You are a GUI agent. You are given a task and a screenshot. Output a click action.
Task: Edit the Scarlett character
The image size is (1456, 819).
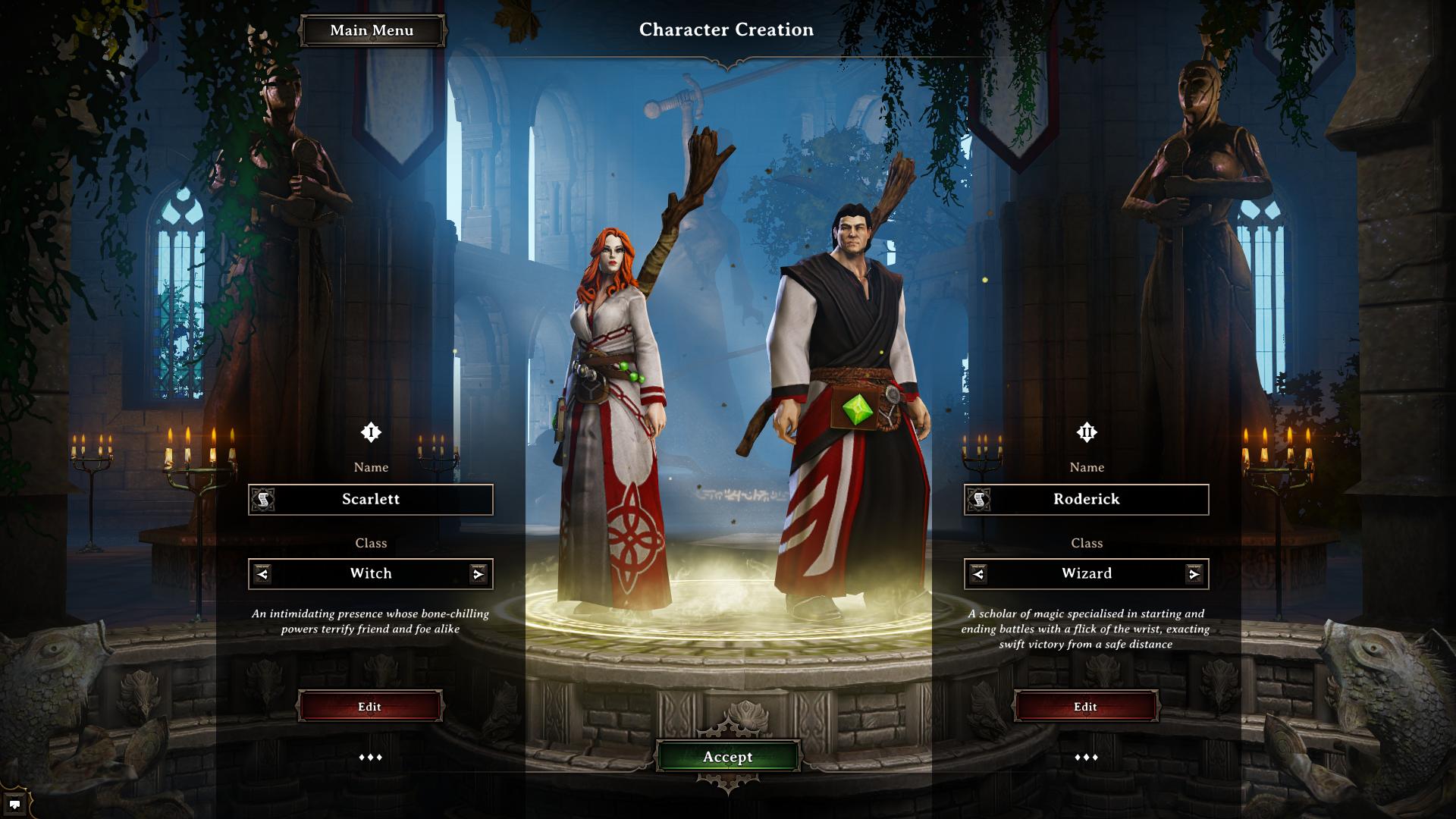[370, 707]
